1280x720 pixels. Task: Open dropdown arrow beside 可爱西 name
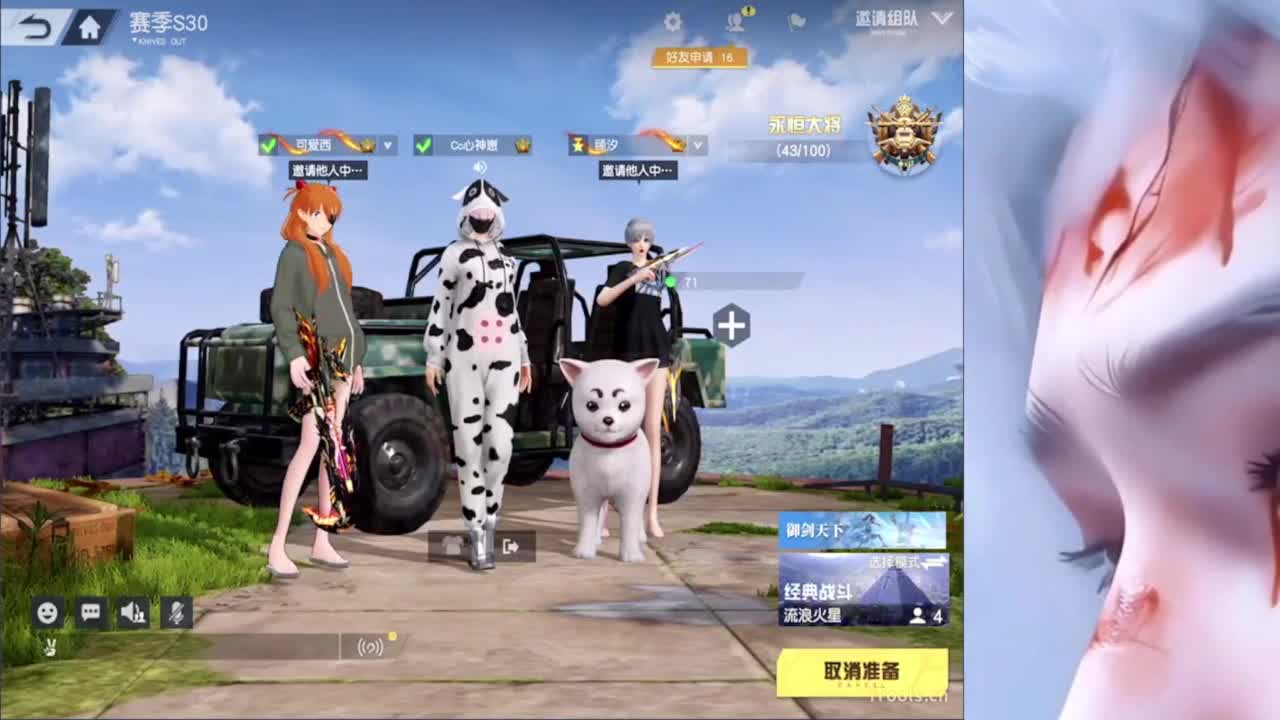(389, 145)
